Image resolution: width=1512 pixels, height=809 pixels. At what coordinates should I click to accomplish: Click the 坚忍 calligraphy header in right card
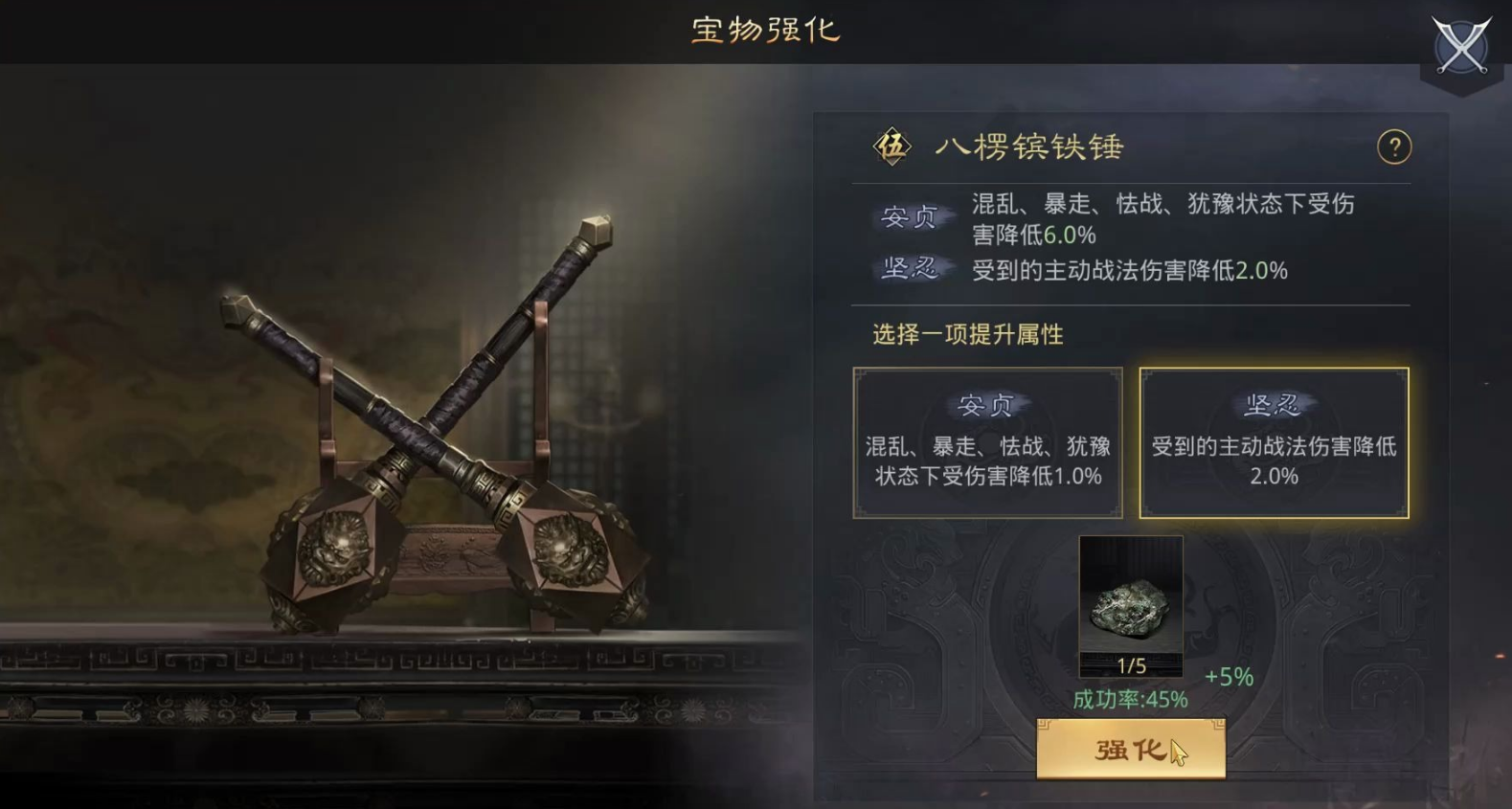(1274, 402)
